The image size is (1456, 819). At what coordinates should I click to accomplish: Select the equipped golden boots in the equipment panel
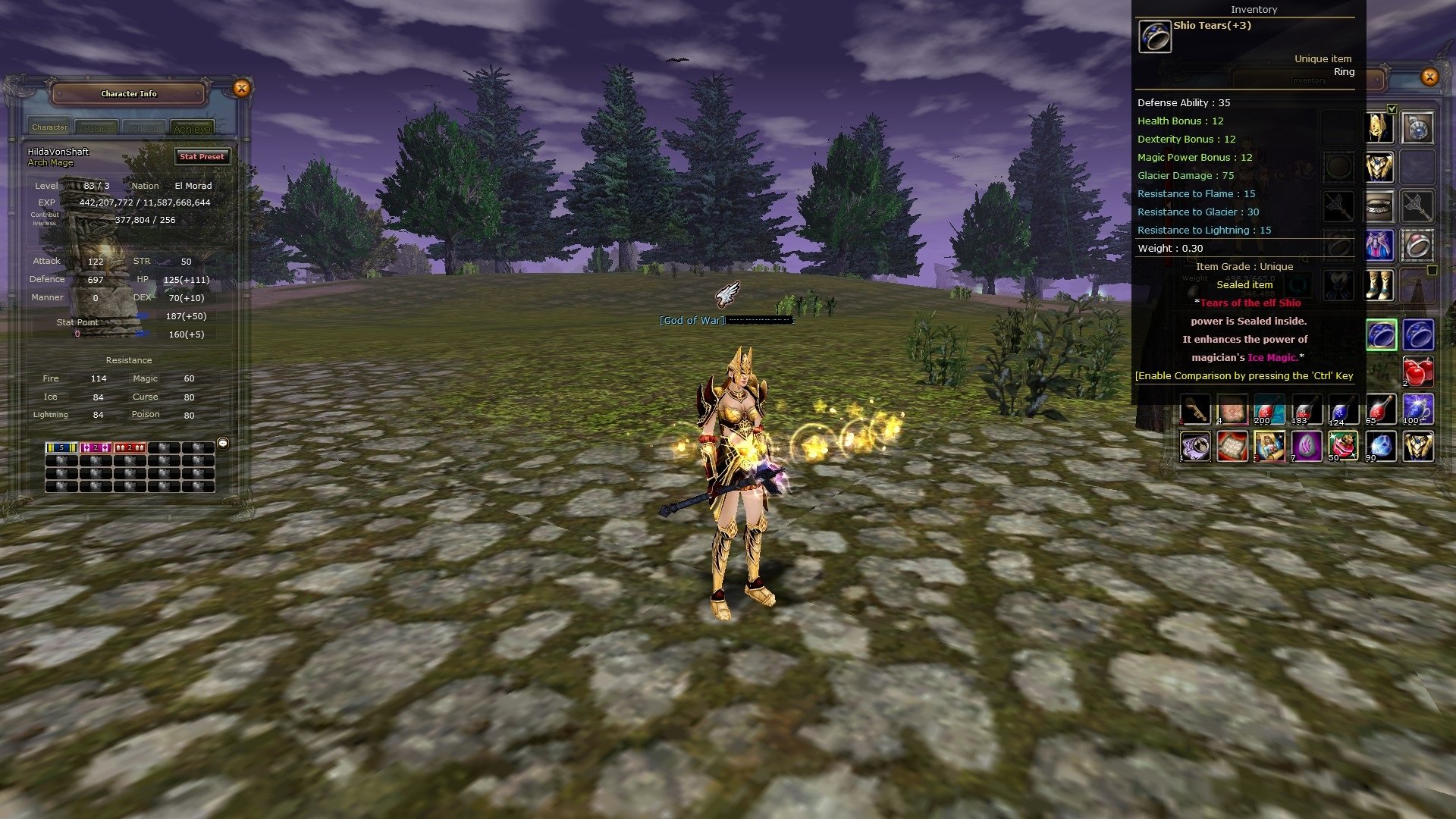click(x=1379, y=285)
